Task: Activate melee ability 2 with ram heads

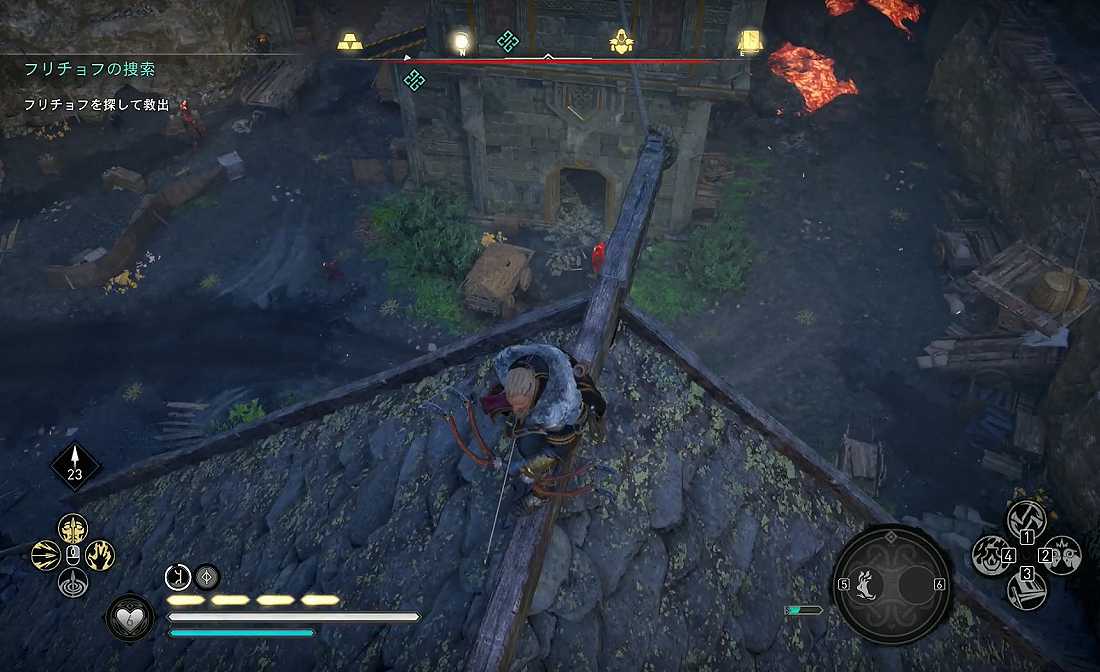Action: 1063,555
